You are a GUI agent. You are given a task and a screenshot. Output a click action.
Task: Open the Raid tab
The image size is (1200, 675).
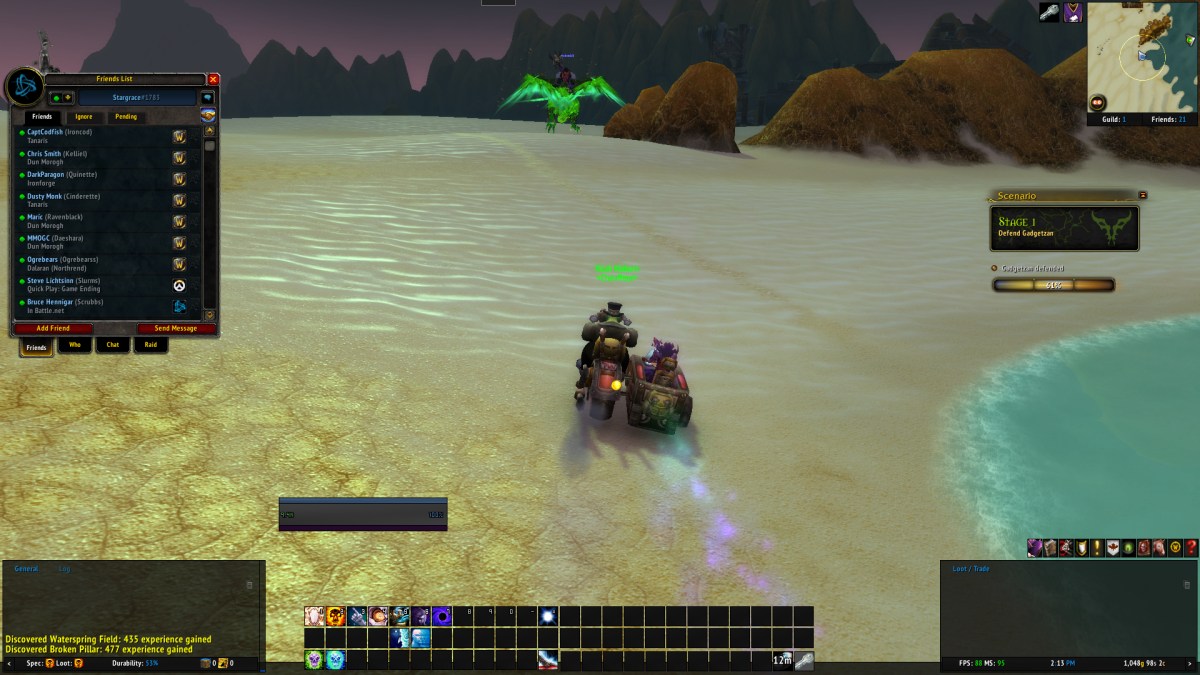151,346
